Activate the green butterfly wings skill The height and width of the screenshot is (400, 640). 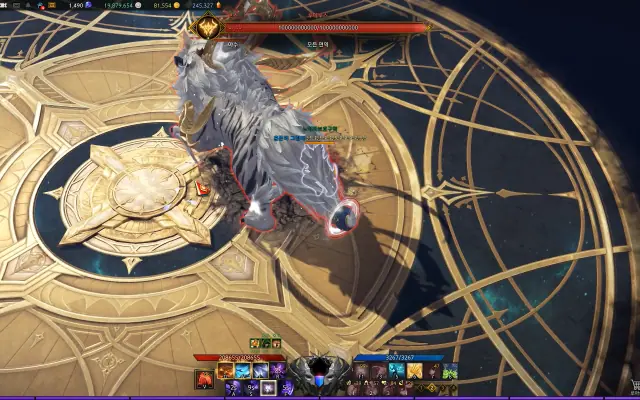450,371
